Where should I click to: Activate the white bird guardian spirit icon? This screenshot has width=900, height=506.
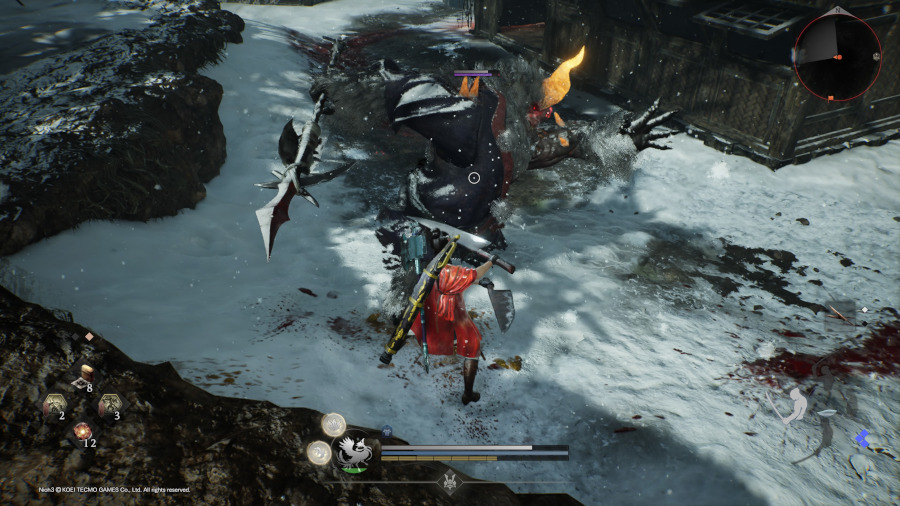(x=352, y=452)
